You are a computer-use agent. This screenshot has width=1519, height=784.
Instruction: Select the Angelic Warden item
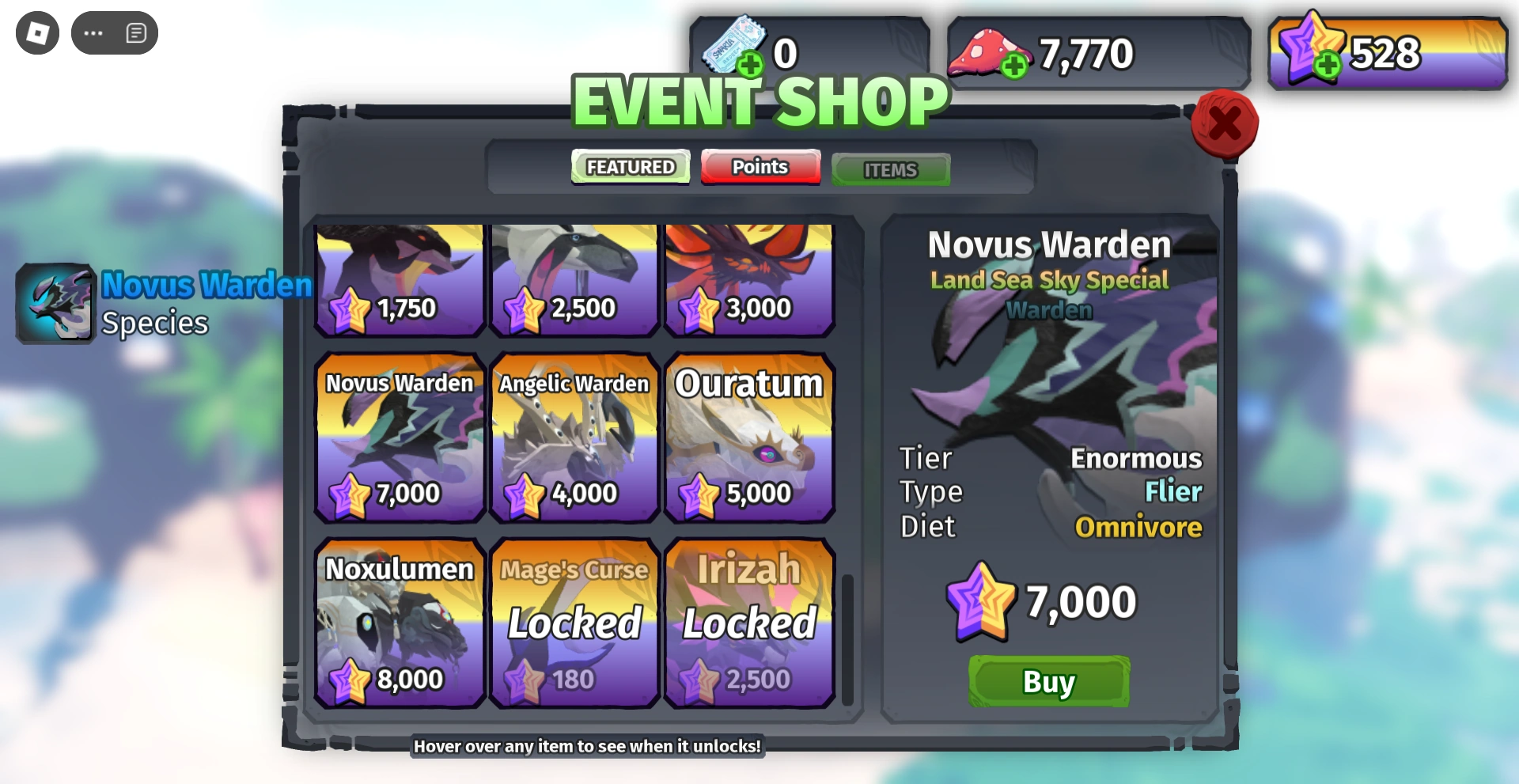[x=574, y=439]
